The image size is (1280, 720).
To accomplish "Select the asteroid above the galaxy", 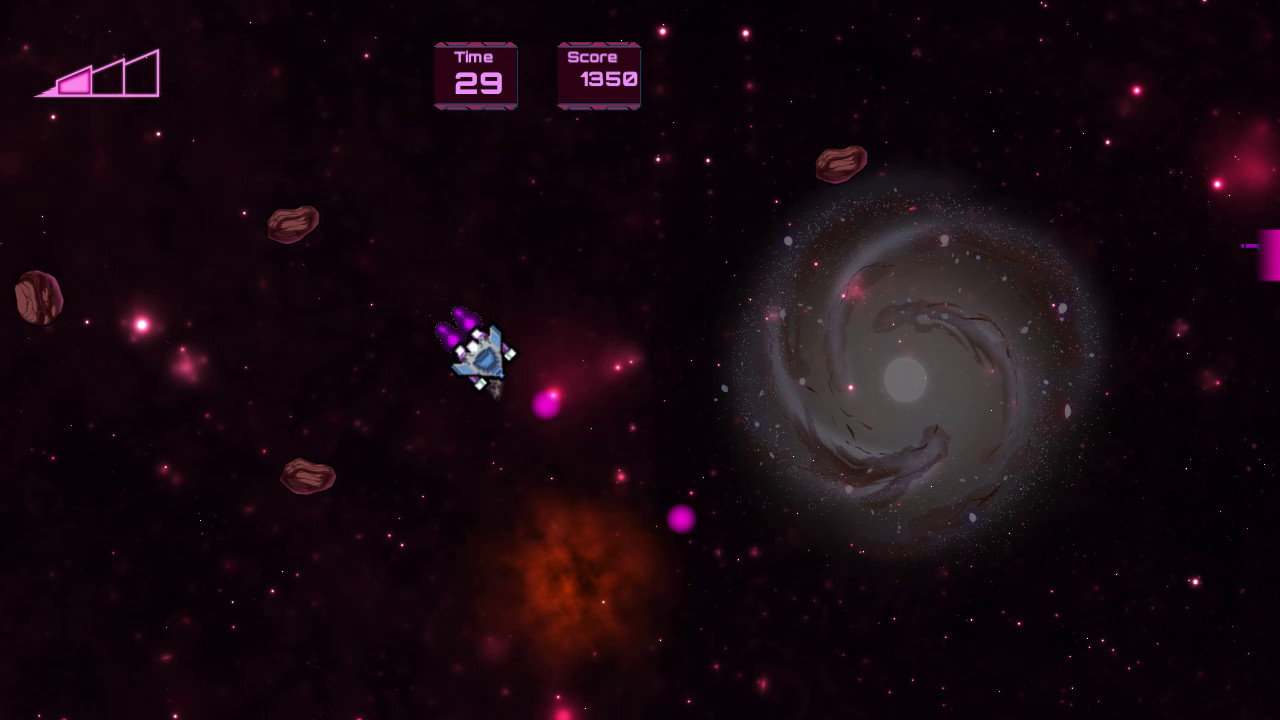I will point(840,163).
